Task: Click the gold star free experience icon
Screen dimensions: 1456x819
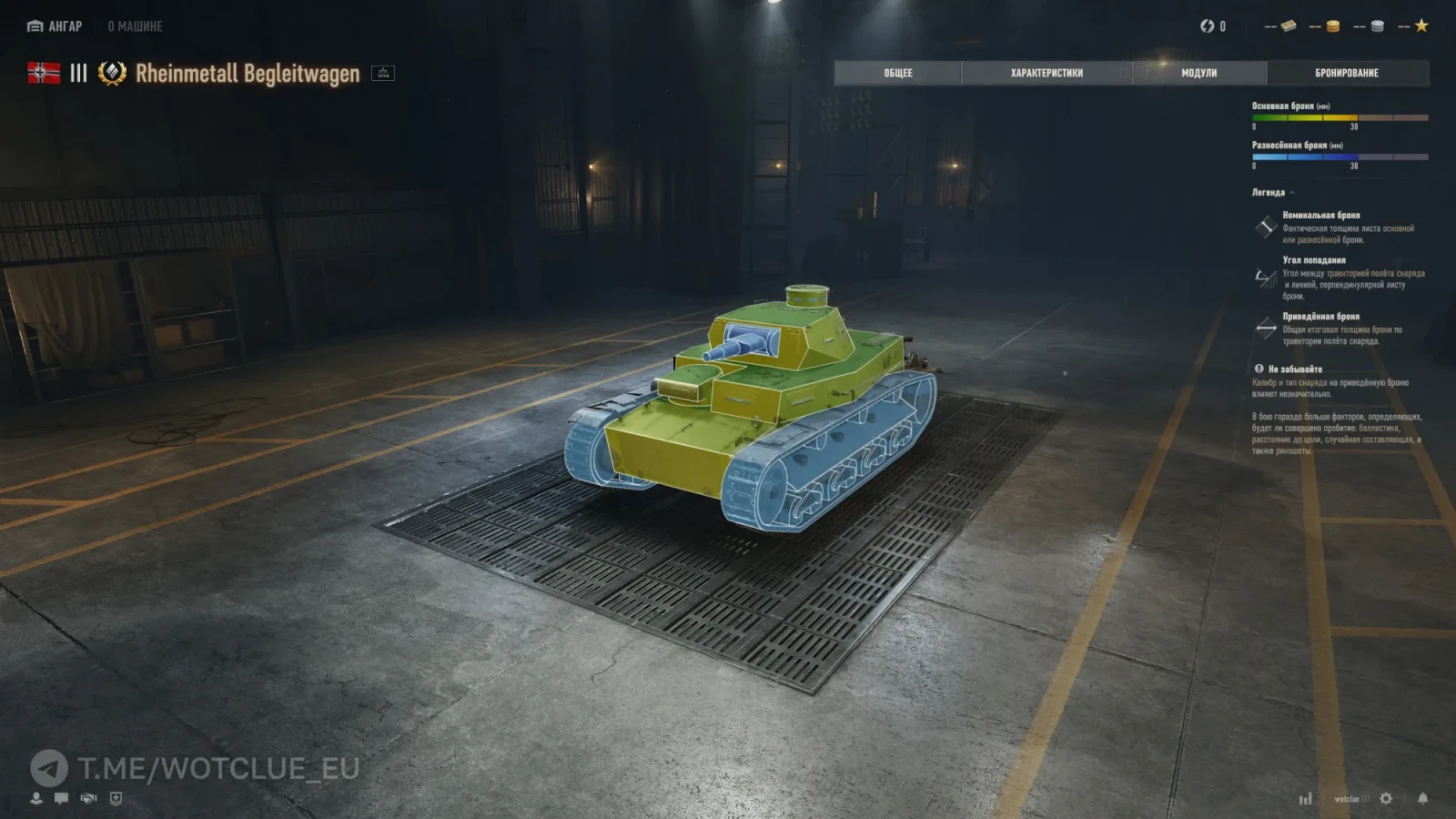Action: pos(1421,25)
